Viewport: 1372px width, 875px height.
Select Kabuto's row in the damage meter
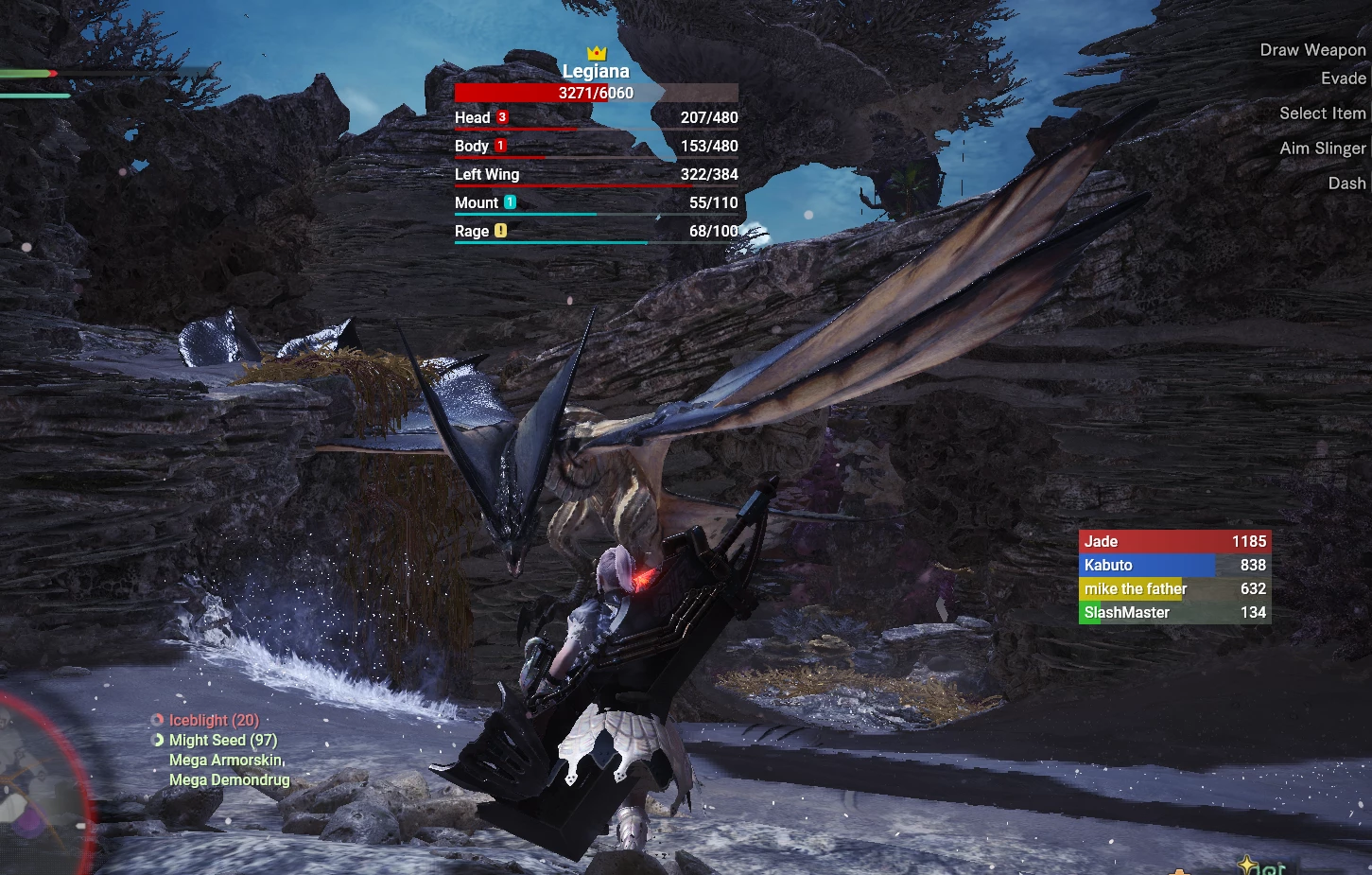pos(1174,565)
